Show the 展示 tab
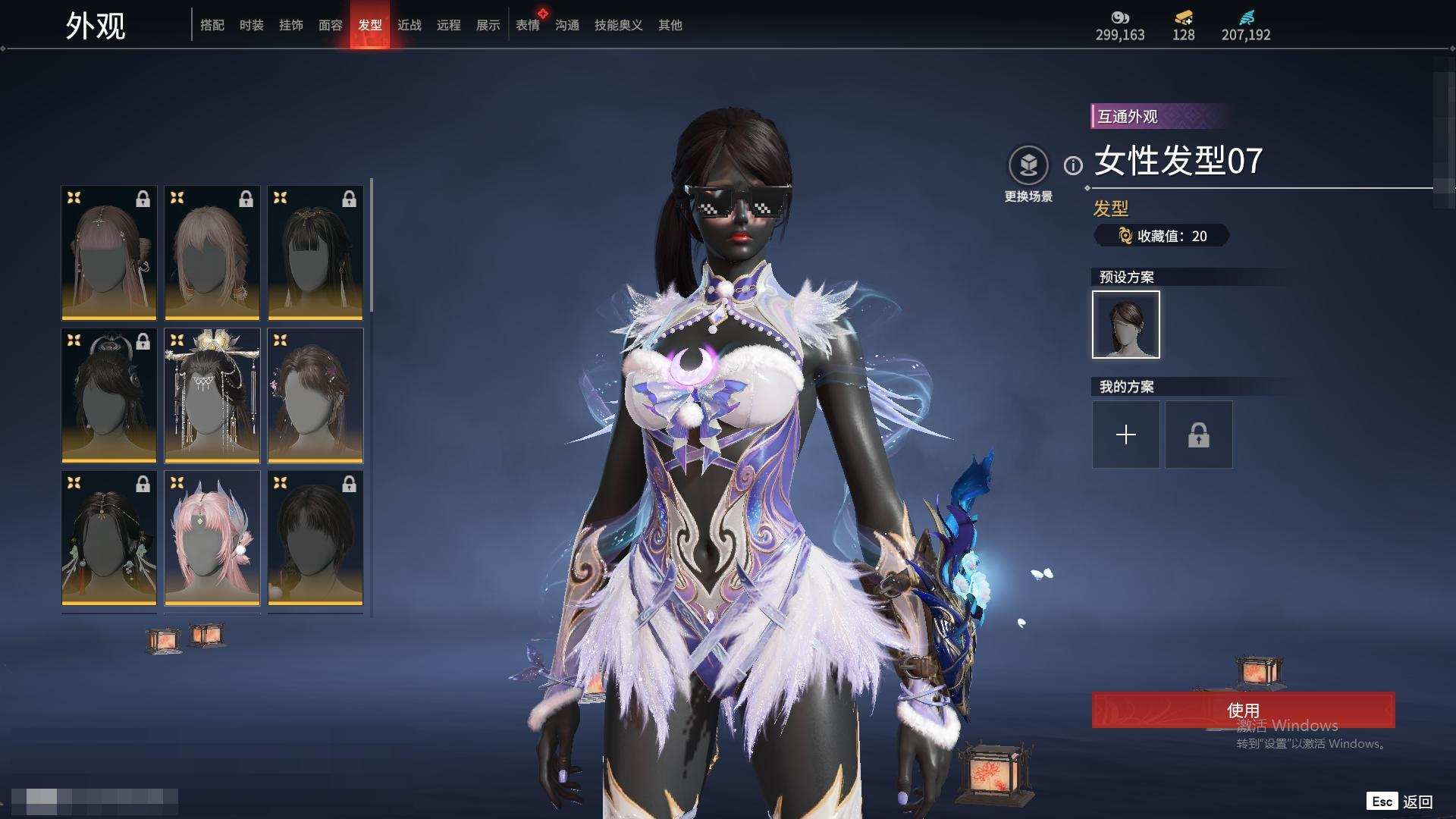Screen dimensions: 1456x819 488,25
